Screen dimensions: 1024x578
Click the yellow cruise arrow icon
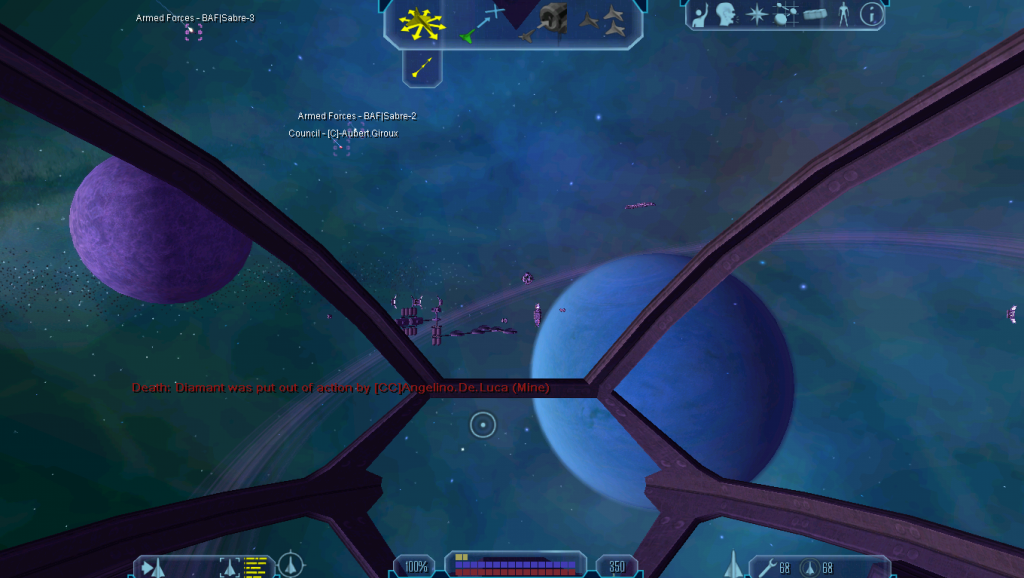pyautogui.click(x=422, y=67)
